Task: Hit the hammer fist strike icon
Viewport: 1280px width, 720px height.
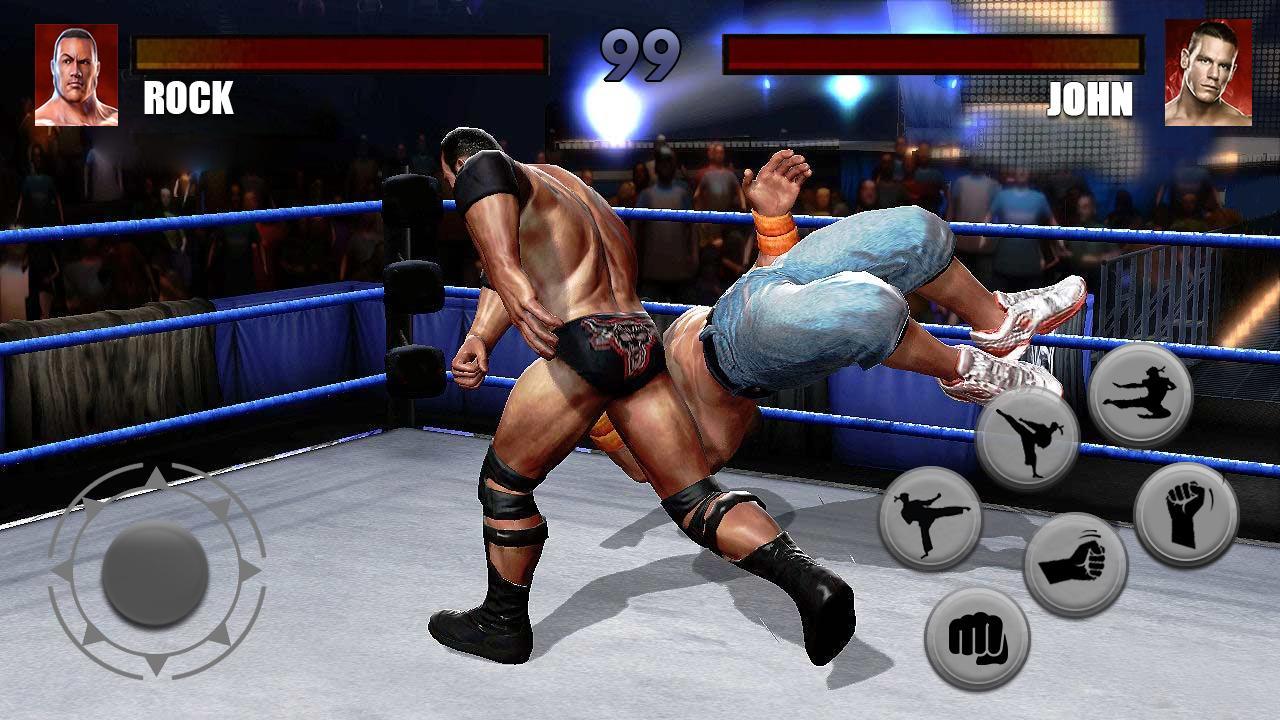Action: pyautogui.click(x=1074, y=558)
